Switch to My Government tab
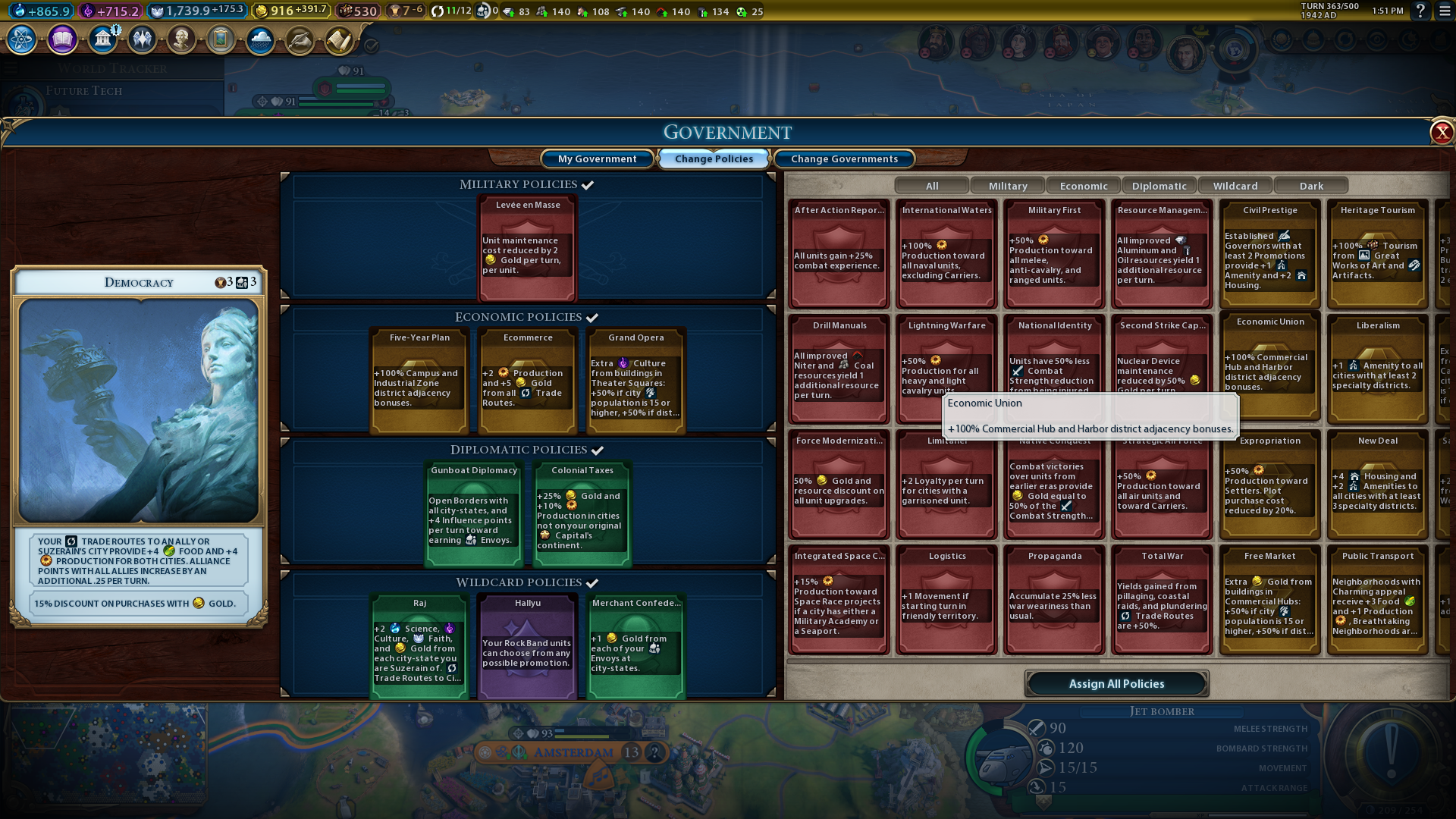The height and width of the screenshot is (819, 1456). coord(597,158)
